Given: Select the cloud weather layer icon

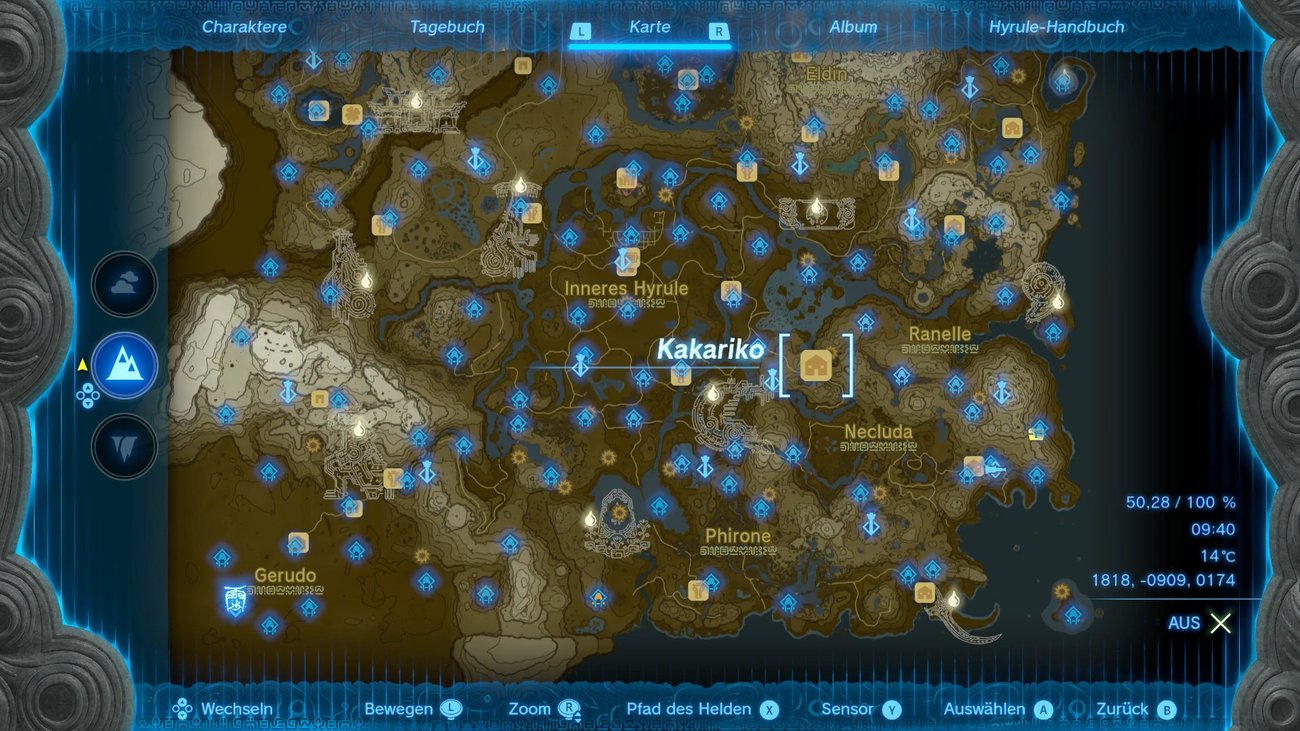Looking at the screenshot, I should 124,284.
